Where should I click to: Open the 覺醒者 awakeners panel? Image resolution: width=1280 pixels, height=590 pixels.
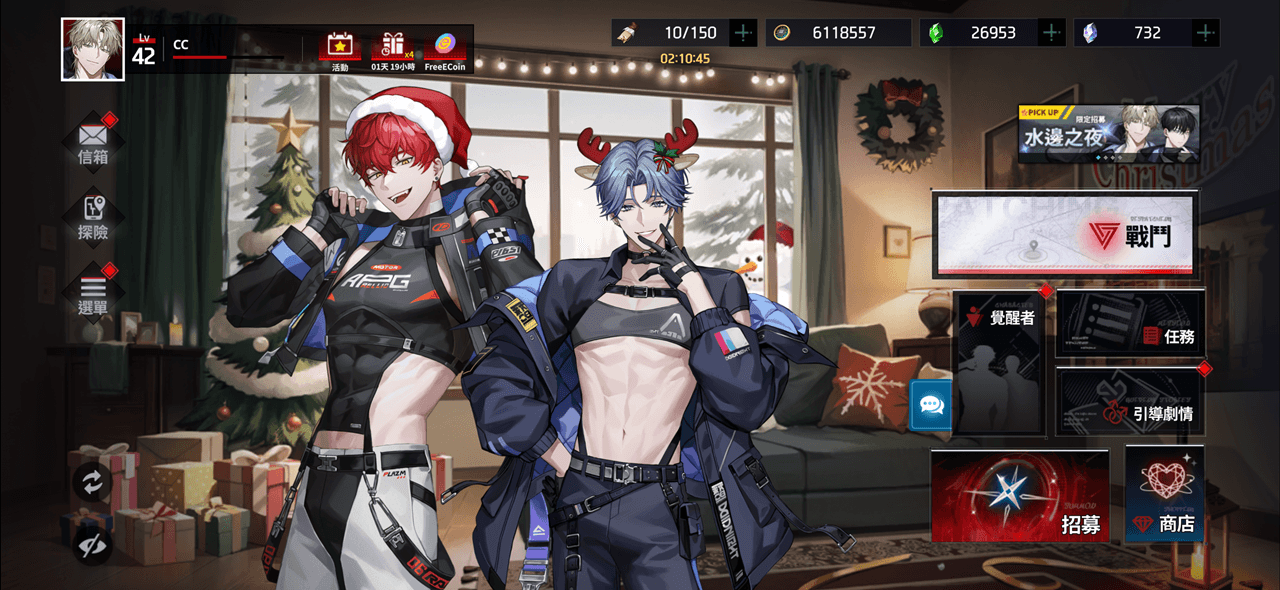[x=1000, y=364]
